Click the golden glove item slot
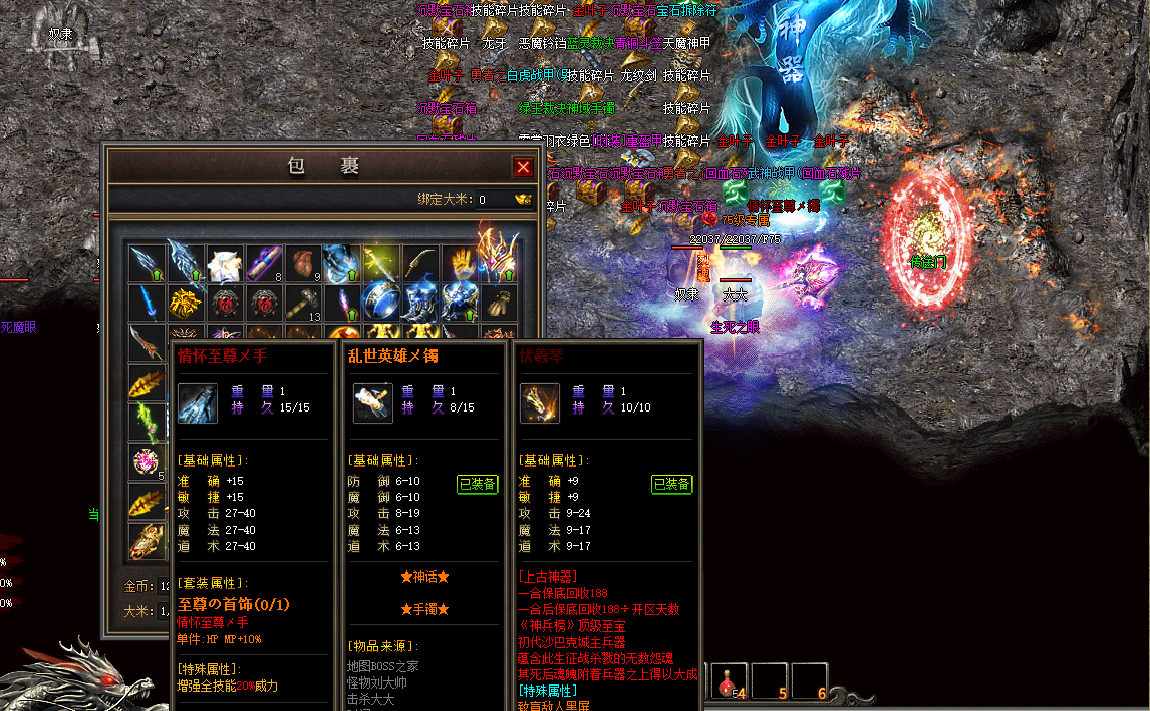This screenshot has height=711, width=1150. click(460, 263)
